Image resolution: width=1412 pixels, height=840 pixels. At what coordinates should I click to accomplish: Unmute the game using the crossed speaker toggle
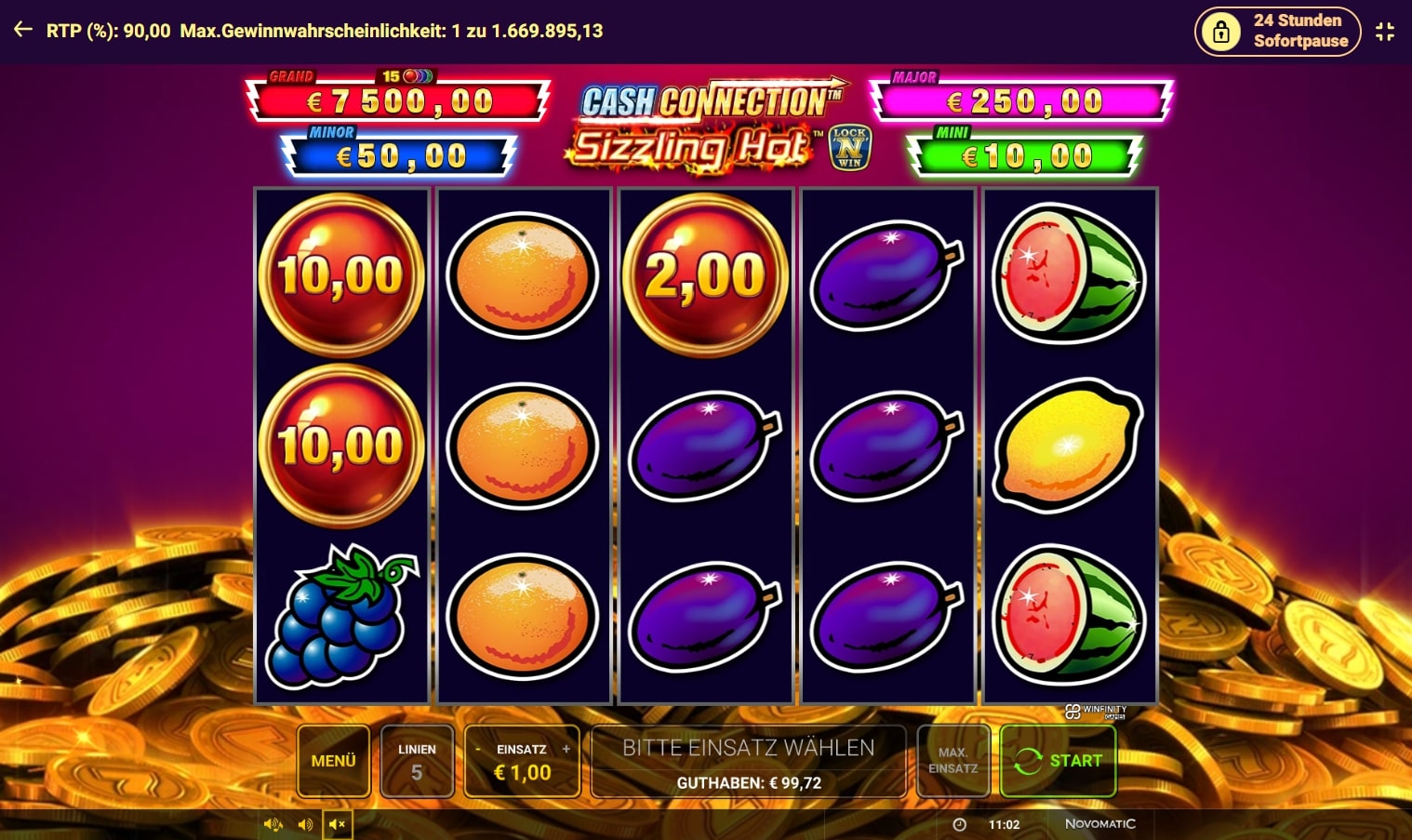[x=339, y=824]
